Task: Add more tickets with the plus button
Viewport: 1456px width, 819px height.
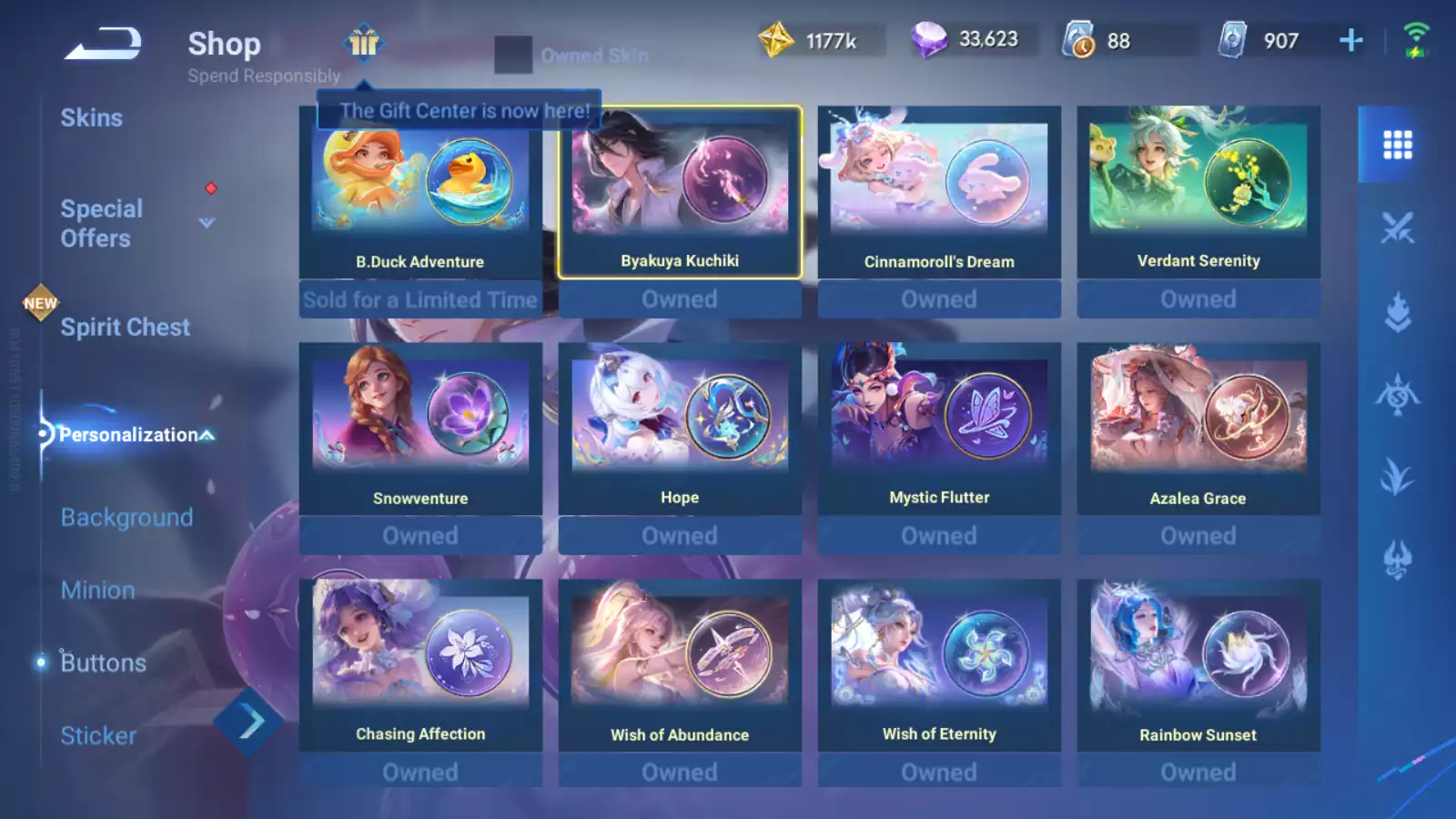Action: (x=1350, y=40)
